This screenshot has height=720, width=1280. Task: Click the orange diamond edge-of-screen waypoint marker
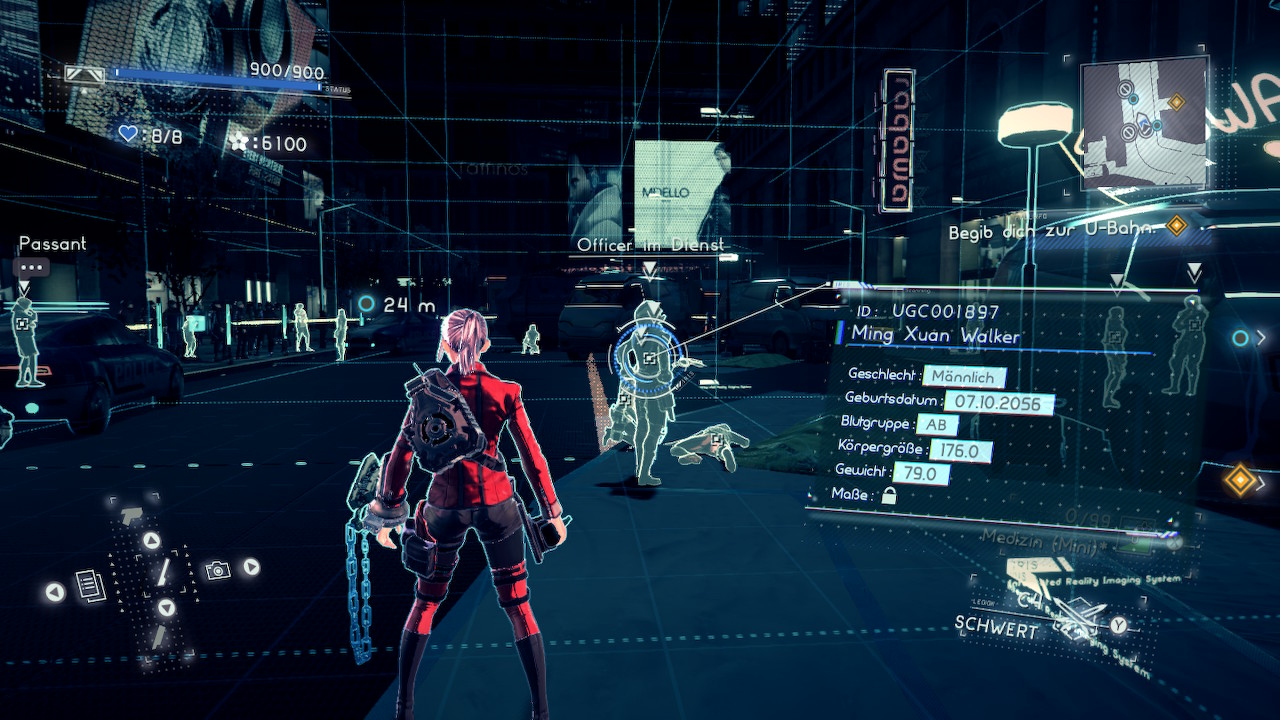pos(1239,480)
